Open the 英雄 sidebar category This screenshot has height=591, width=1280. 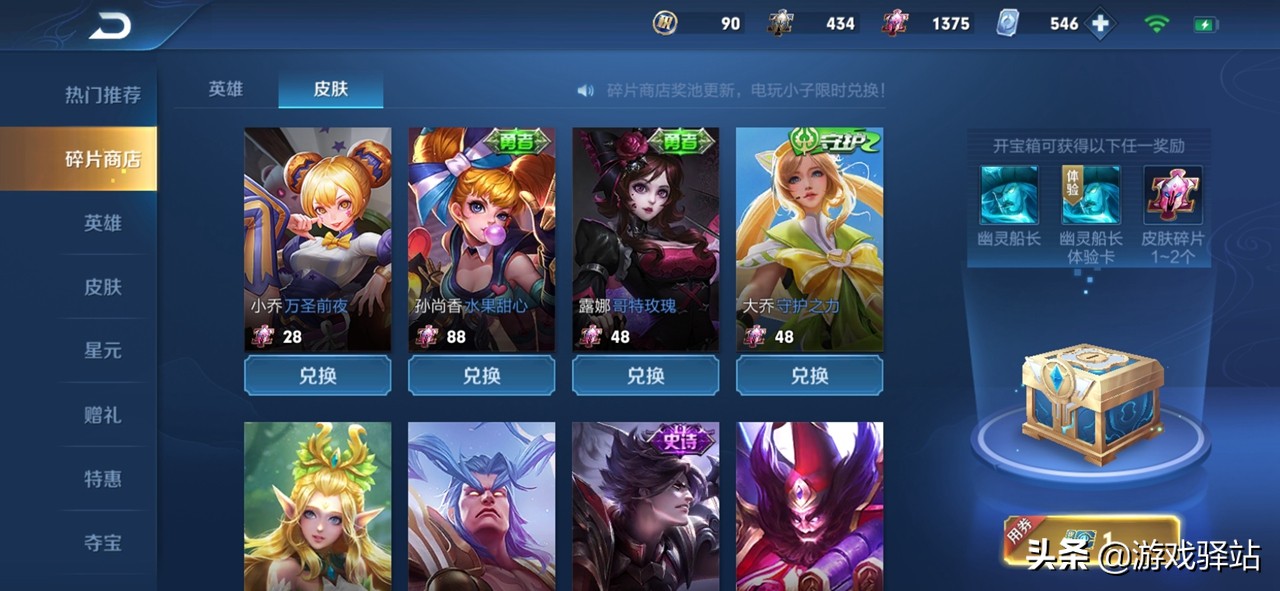tap(102, 223)
